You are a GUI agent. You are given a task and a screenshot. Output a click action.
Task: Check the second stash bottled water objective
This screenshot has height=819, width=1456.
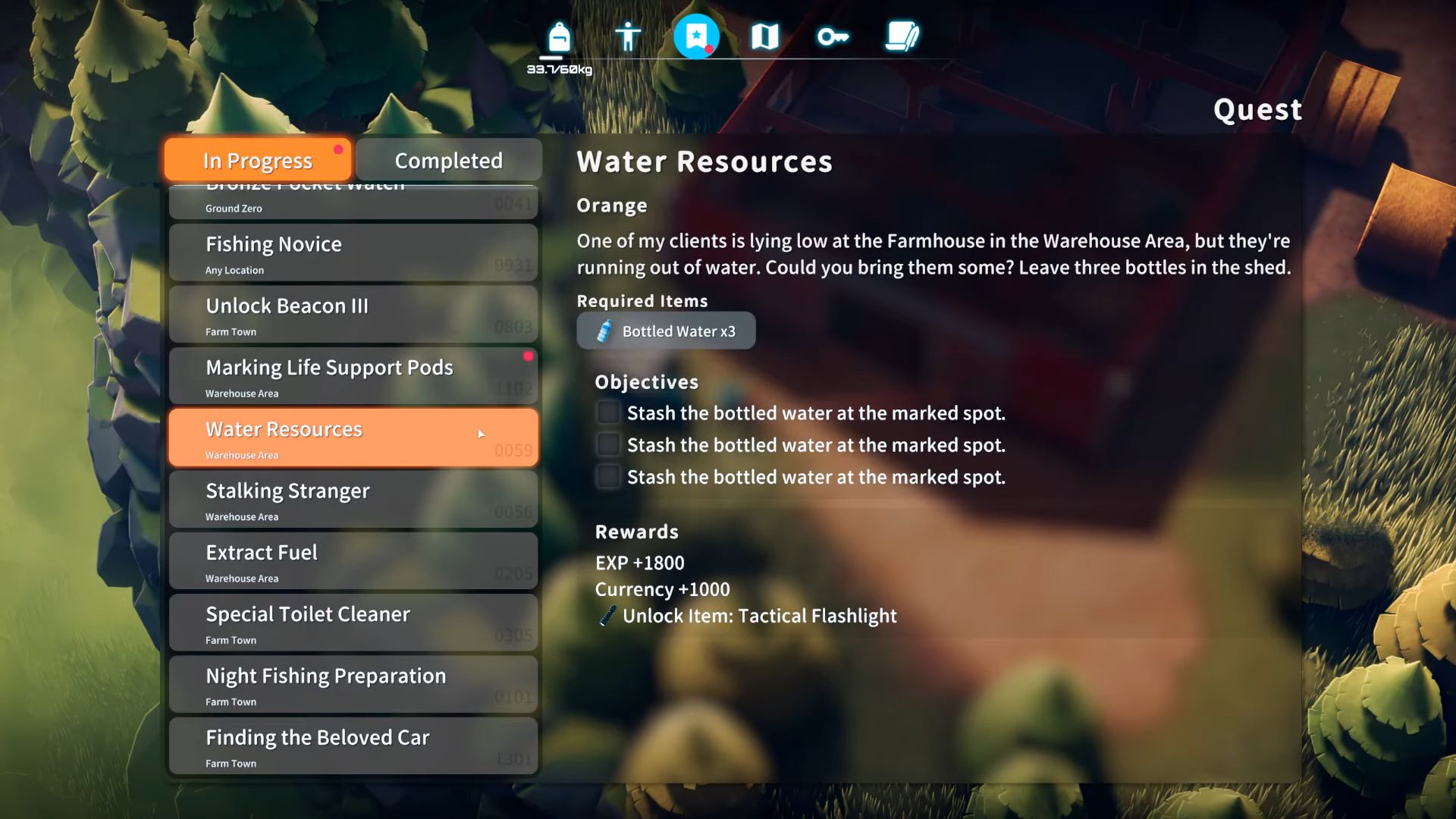point(607,444)
